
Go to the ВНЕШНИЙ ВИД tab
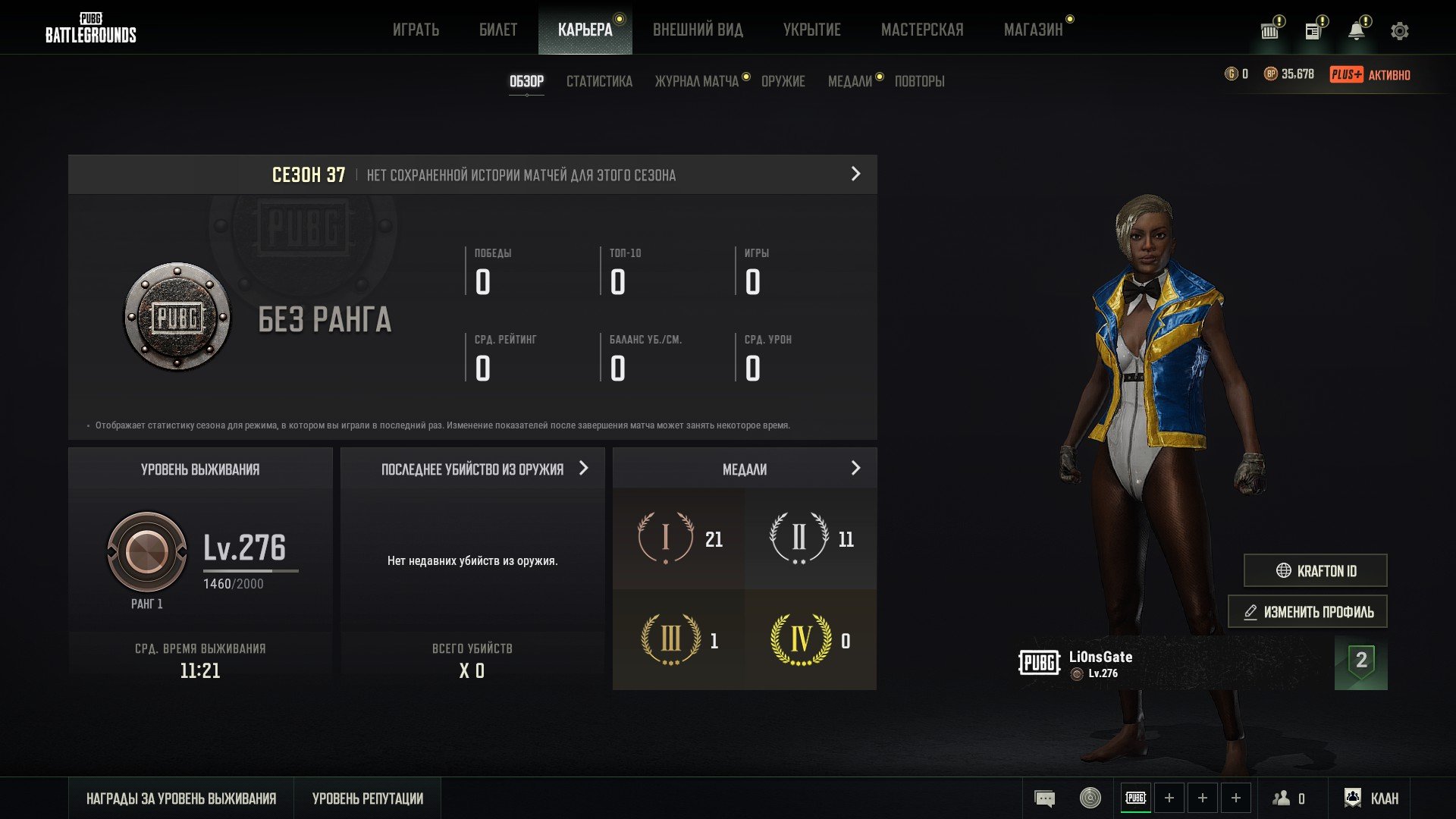point(698,30)
